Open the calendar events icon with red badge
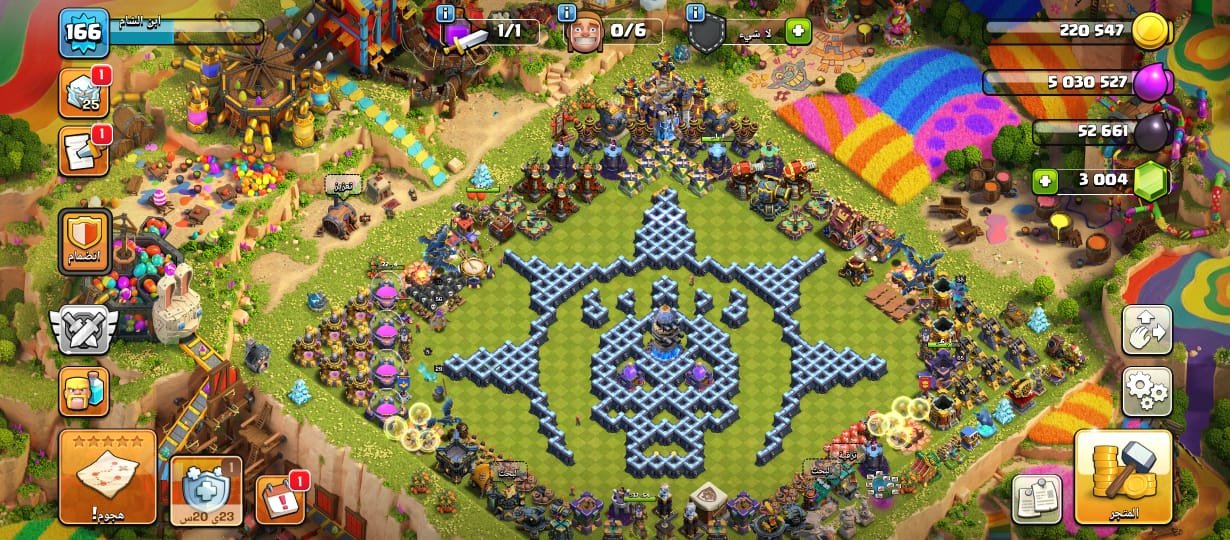This screenshot has width=1230, height=540. pos(280,499)
